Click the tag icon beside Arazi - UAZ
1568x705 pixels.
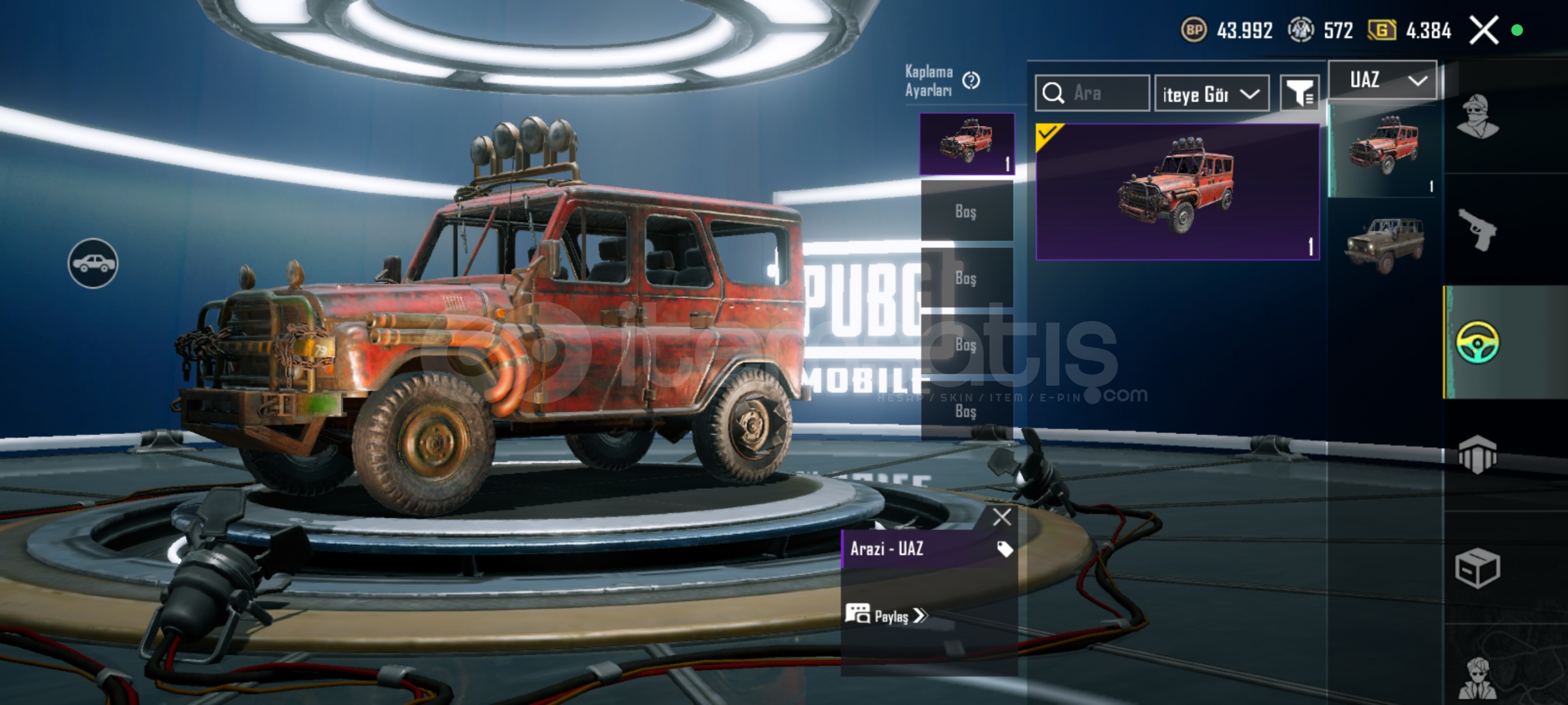[x=1004, y=549]
